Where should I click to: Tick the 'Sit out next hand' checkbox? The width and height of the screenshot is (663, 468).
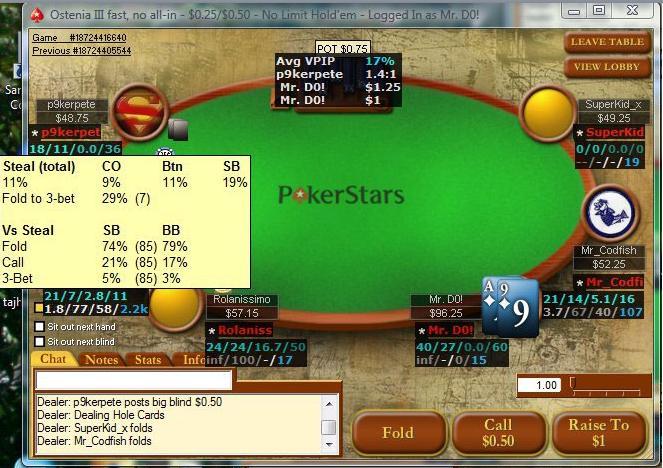(40, 327)
